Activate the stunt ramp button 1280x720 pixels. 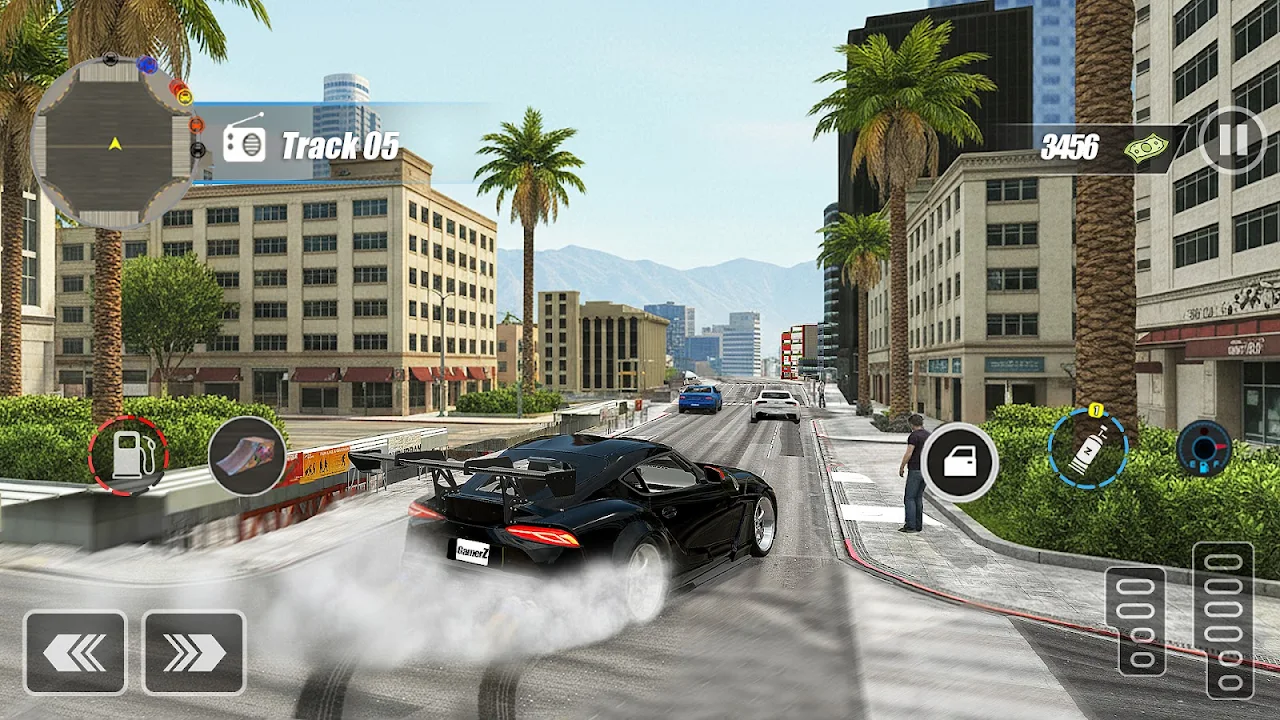tap(247, 456)
